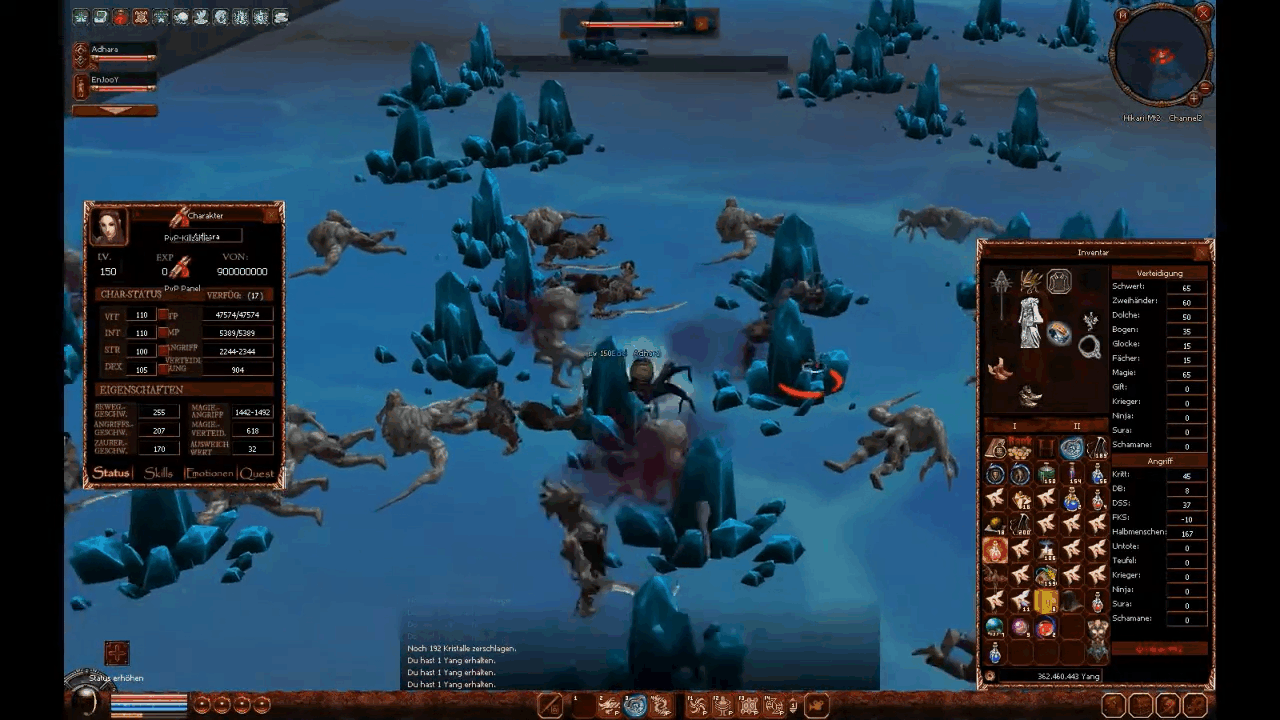The height and width of the screenshot is (720, 1280).
Task: Select the yellow book inventory item
Action: [1046, 601]
